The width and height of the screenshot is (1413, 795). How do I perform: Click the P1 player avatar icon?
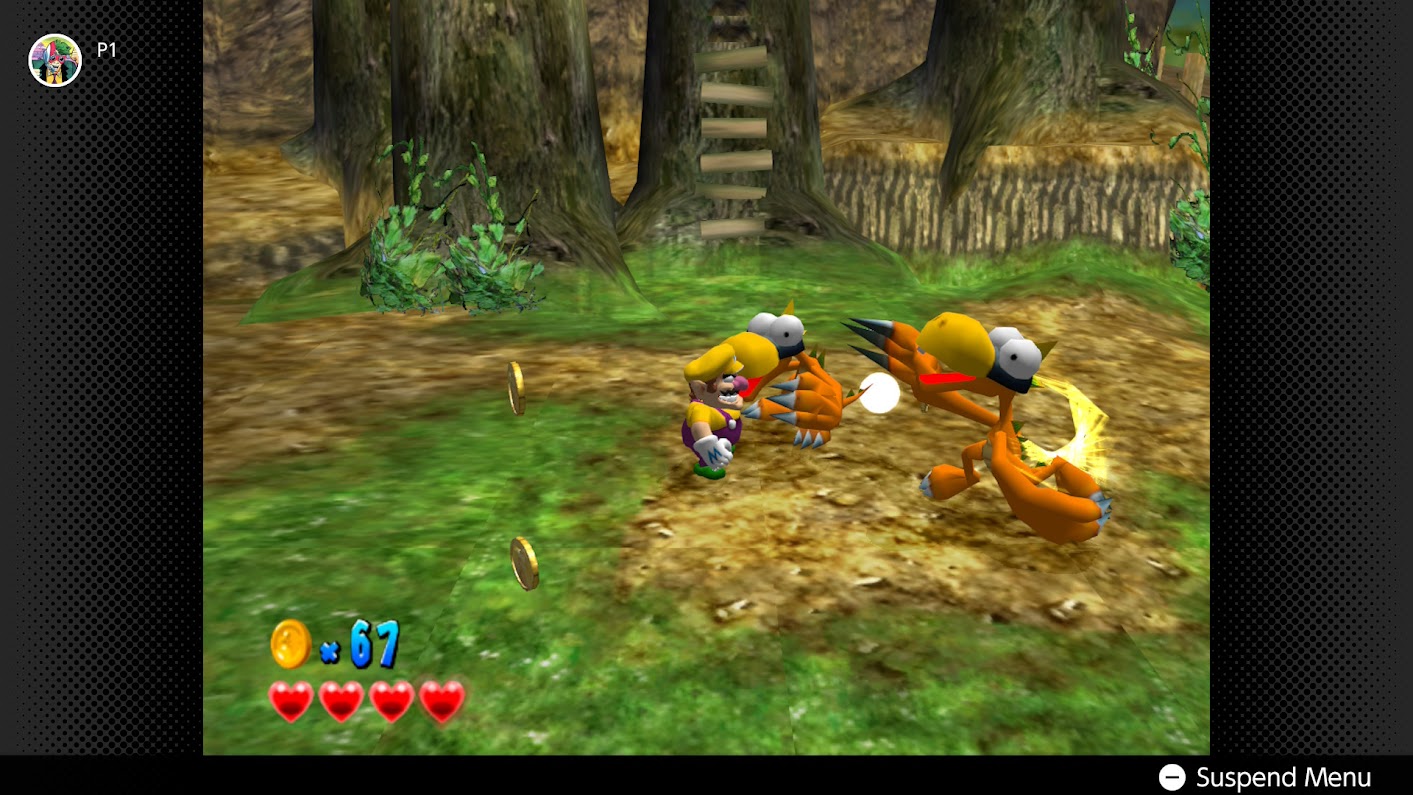56,60
